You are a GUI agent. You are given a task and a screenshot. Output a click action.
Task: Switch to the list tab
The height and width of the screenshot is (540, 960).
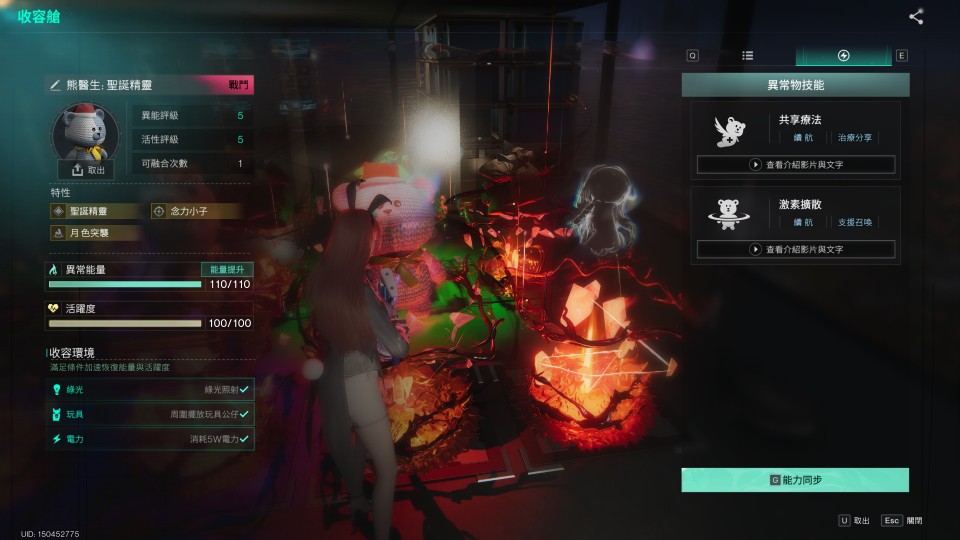pos(748,56)
